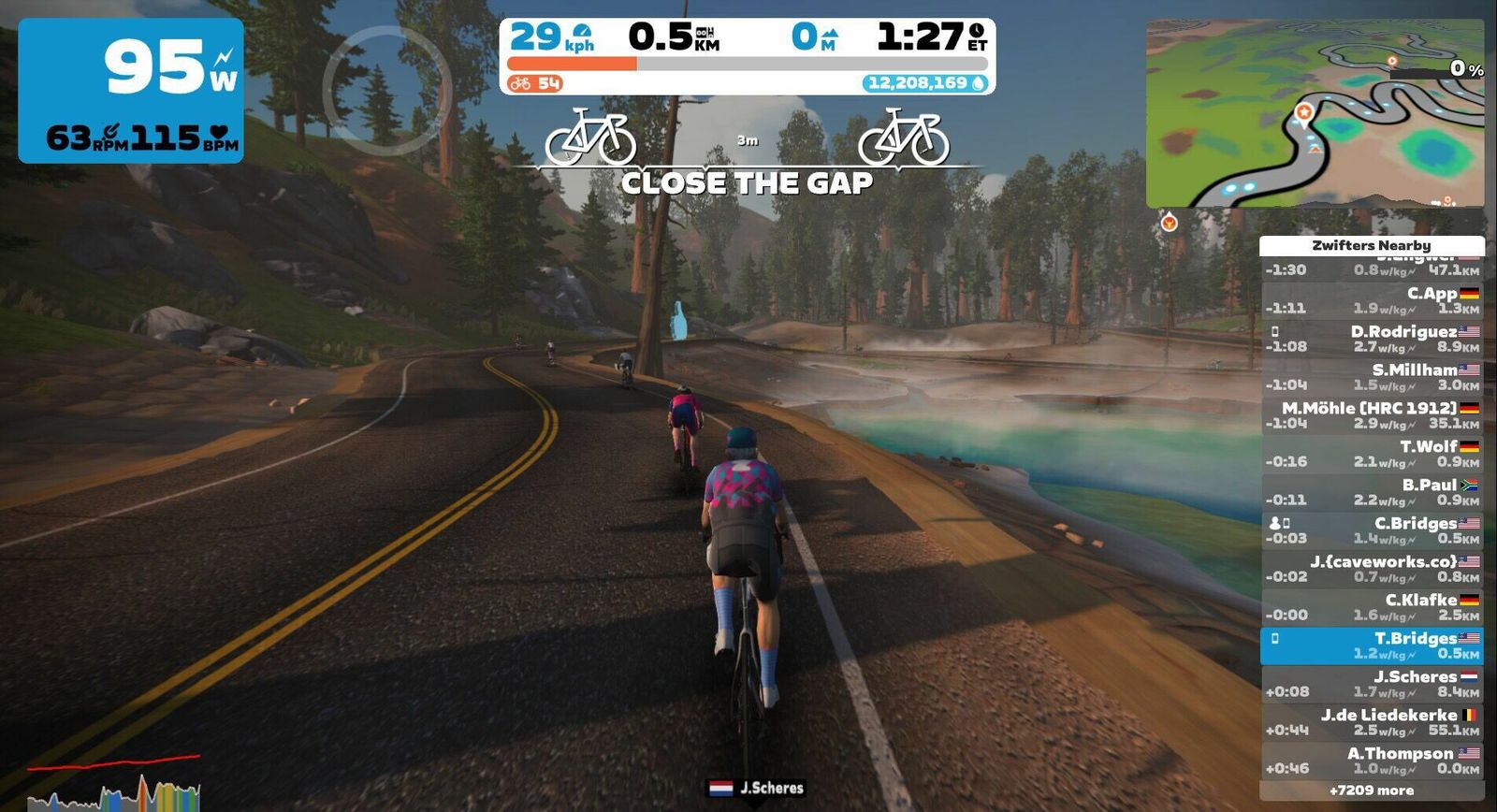Open the power history graph
The width and height of the screenshot is (1497, 812).
(x=114, y=786)
